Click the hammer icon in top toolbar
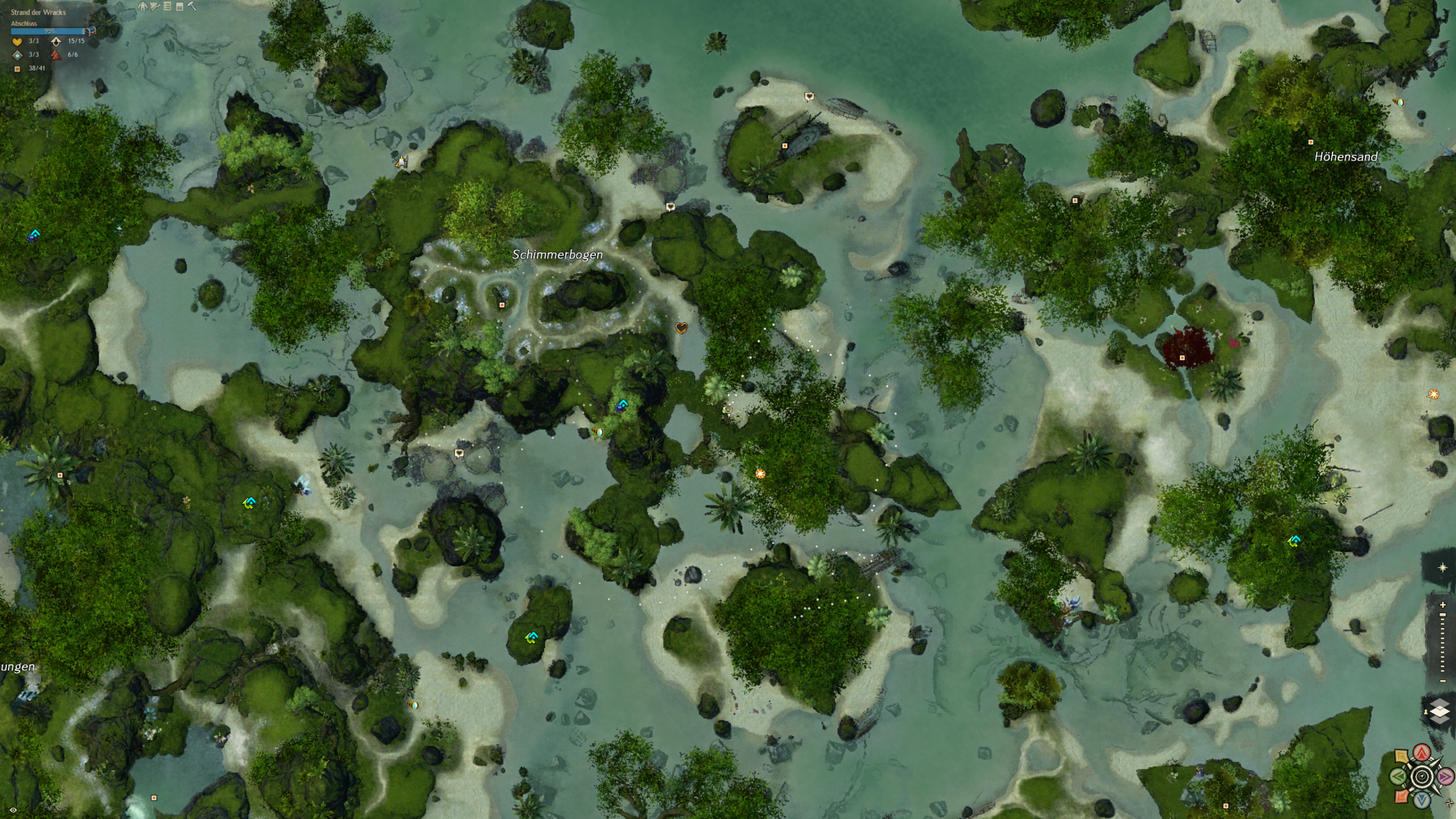The height and width of the screenshot is (819, 1456). [192, 6]
